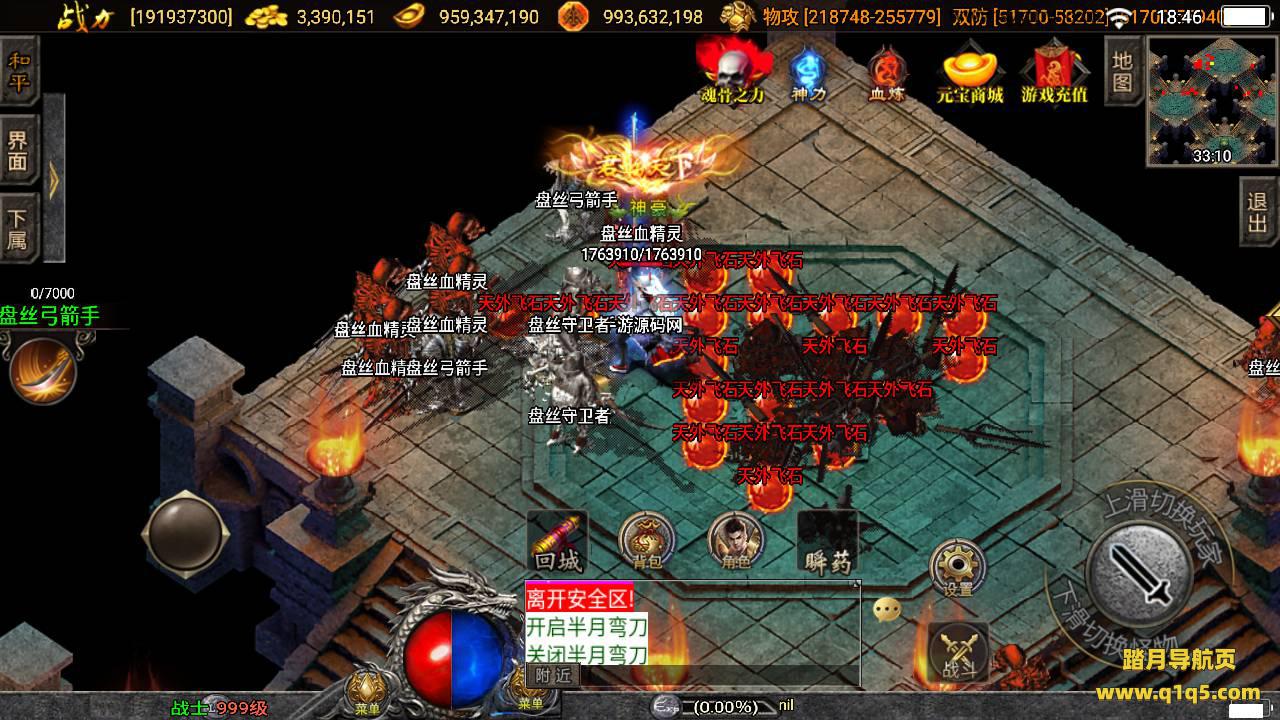The height and width of the screenshot is (720, 1280).
Task: Select the 附近 nearby chat tab
Action: [552, 675]
